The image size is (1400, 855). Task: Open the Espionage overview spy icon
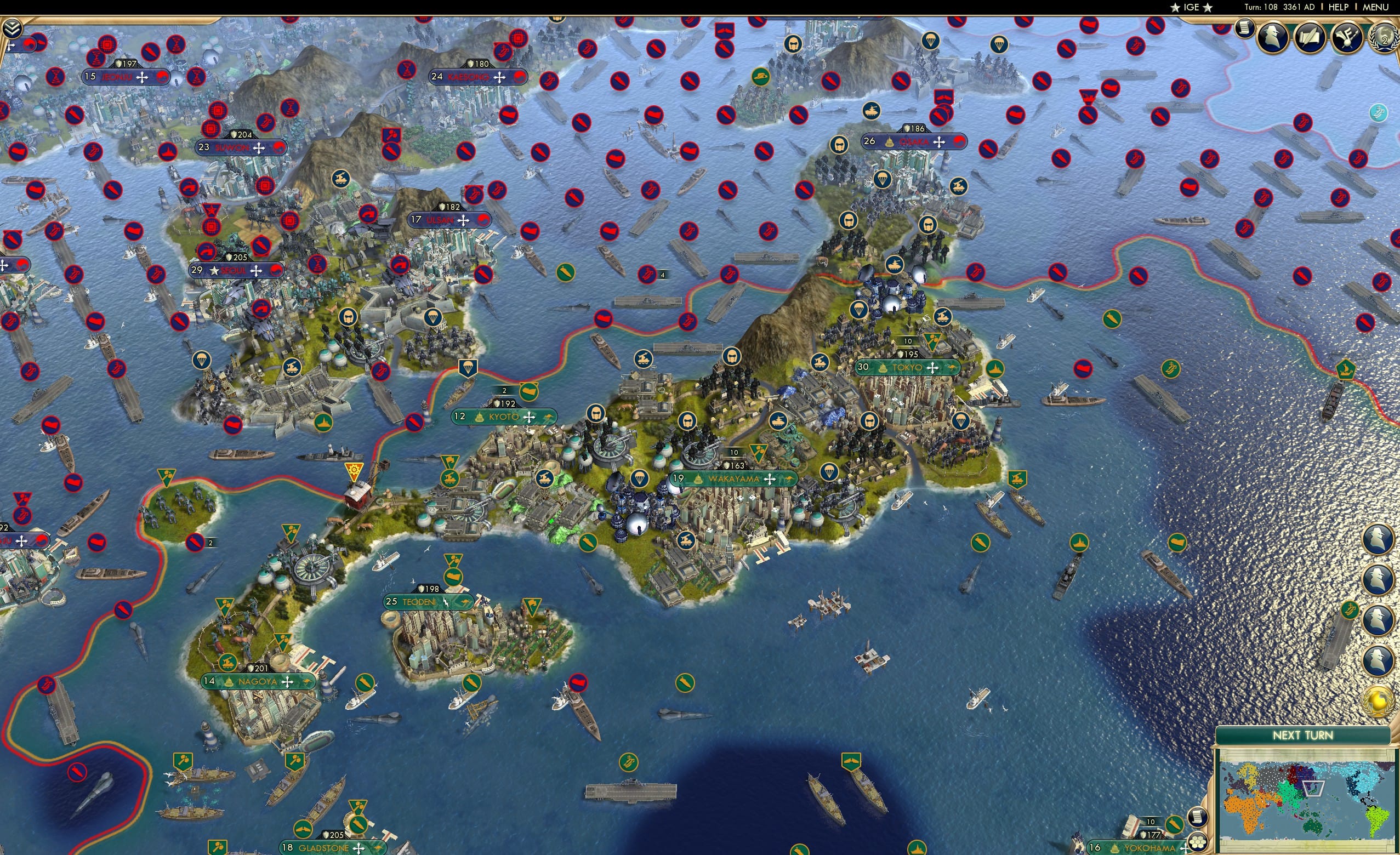click(x=1272, y=37)
